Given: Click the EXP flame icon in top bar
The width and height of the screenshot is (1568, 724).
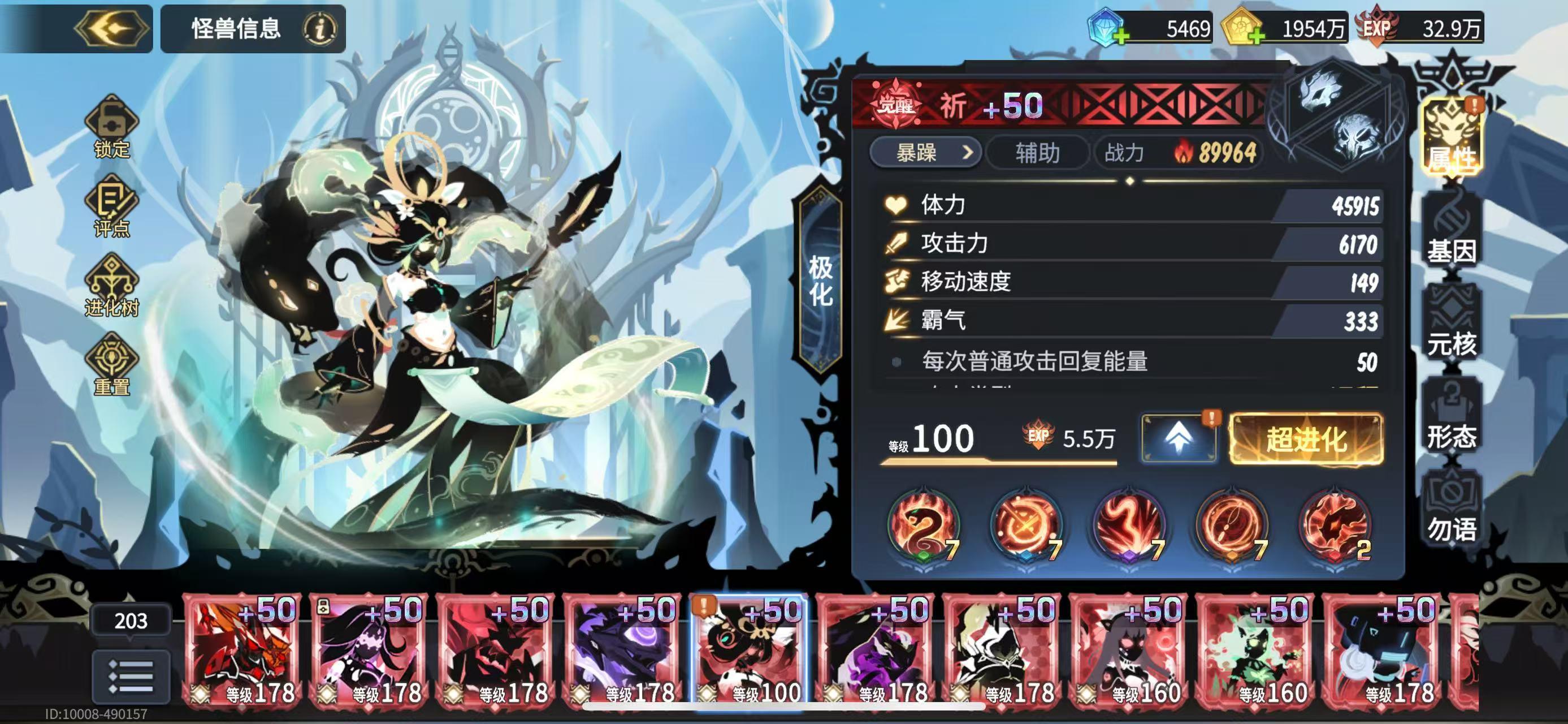Looking at the screenshot, I should tap(1377, 24).
